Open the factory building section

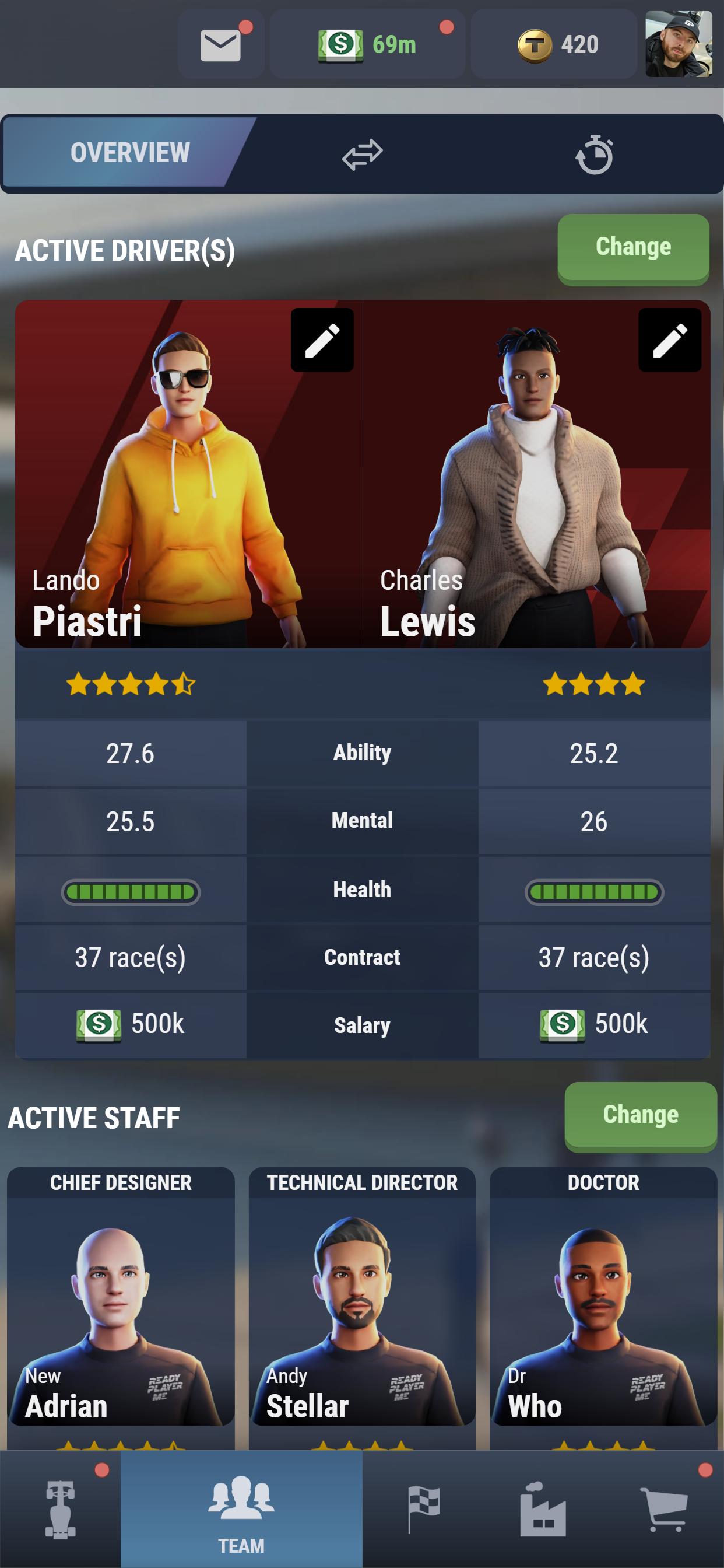point(543,1510)
